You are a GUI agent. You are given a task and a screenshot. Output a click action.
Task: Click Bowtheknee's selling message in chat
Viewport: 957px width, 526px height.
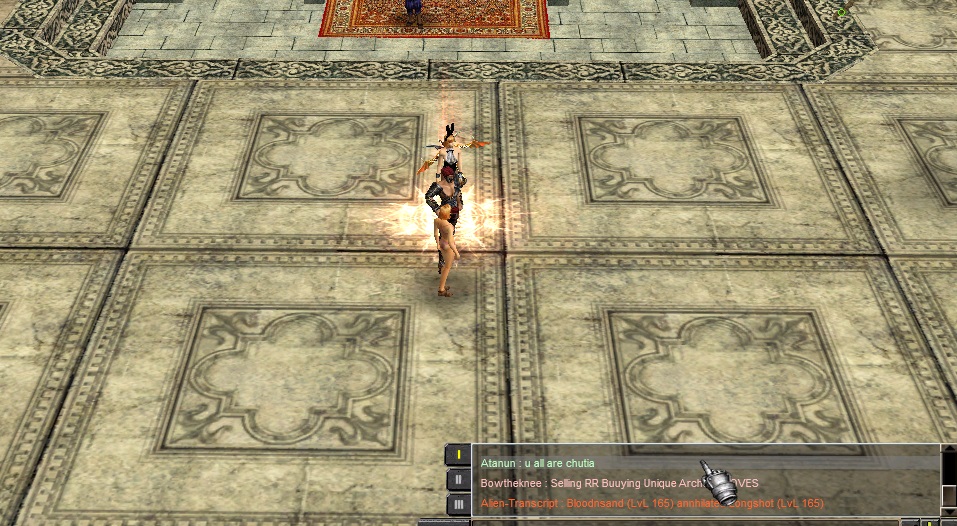[x=590, y=483]
